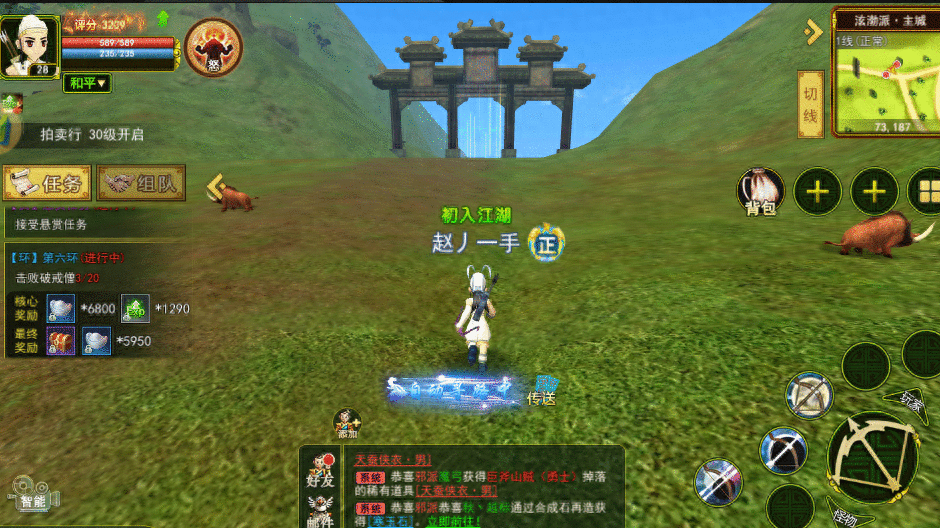Fire the main bow attack button
Image resolution: width=940 pixels, height=528 pixels.
point(871,456)
